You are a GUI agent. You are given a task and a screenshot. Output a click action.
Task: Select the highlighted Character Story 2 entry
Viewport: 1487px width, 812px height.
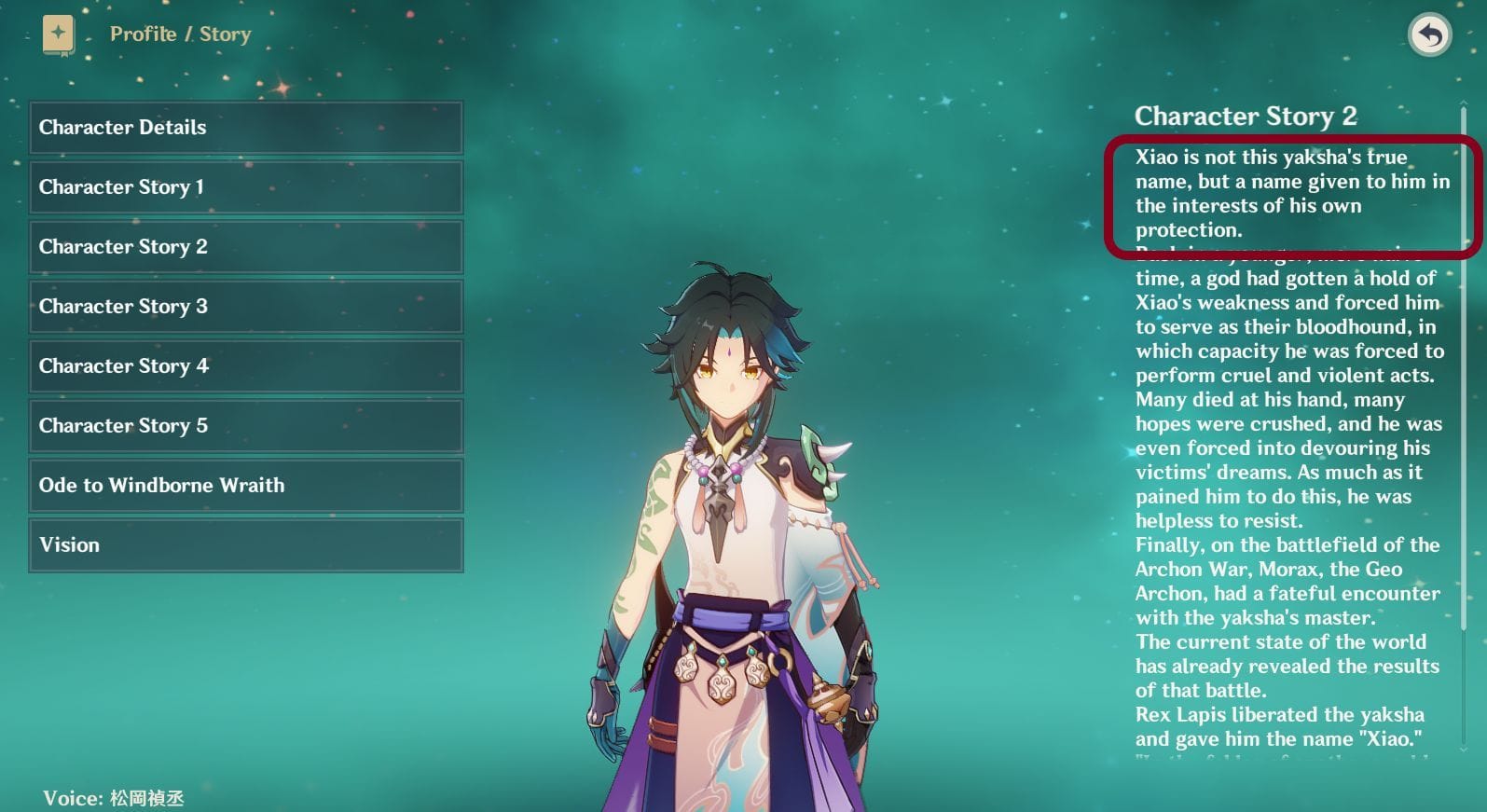click(x=245, y=247)
